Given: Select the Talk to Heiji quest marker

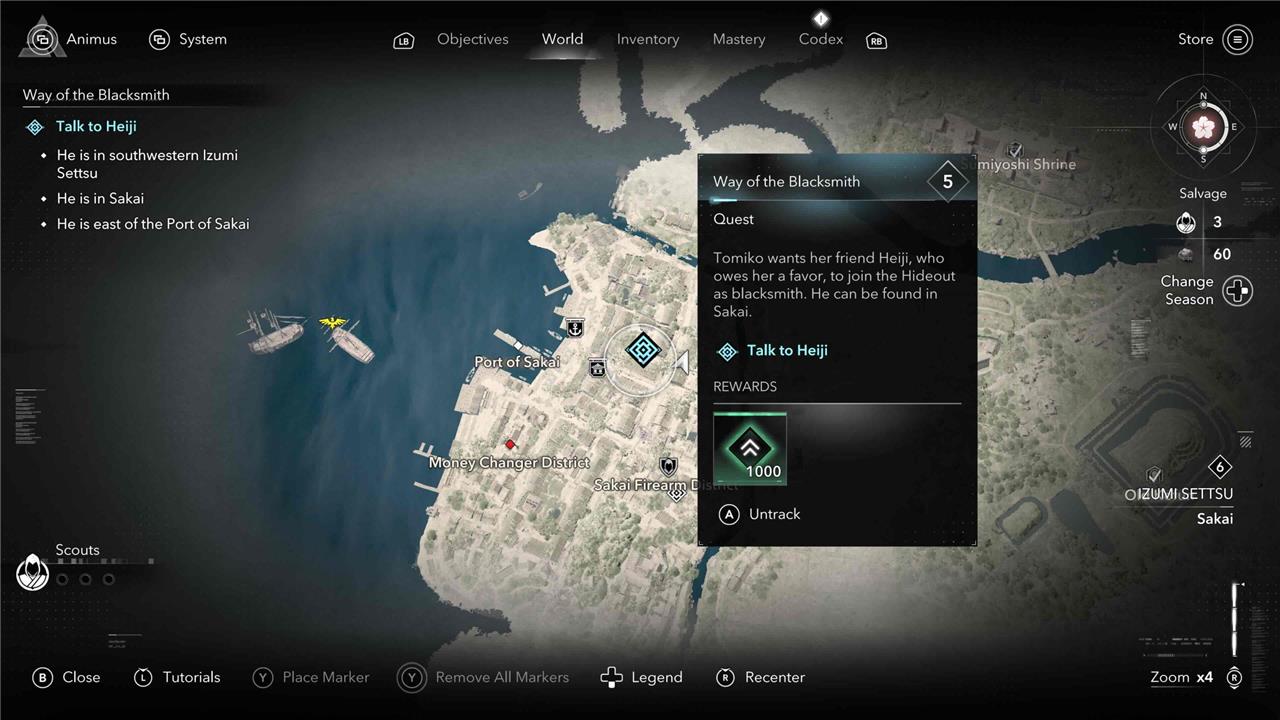Looking at the screenshot, I should pos(643,350).
